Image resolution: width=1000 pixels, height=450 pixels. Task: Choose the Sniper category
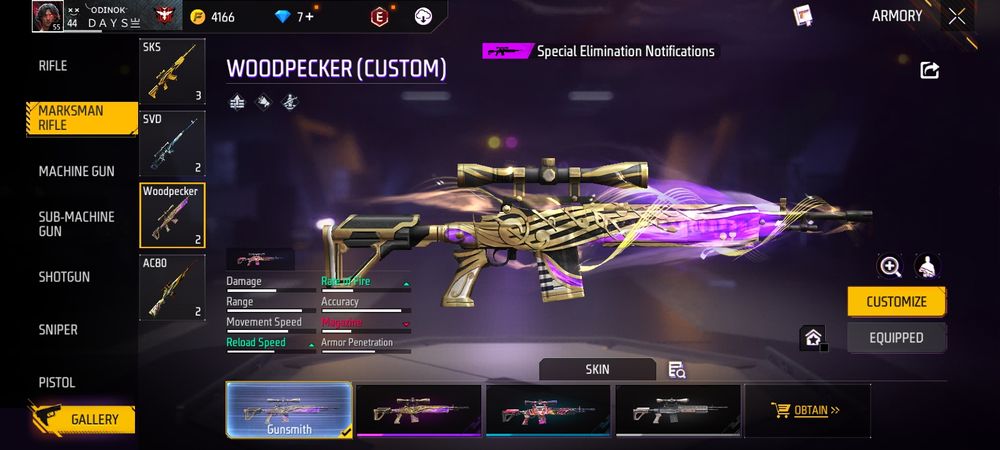point(58,330)
